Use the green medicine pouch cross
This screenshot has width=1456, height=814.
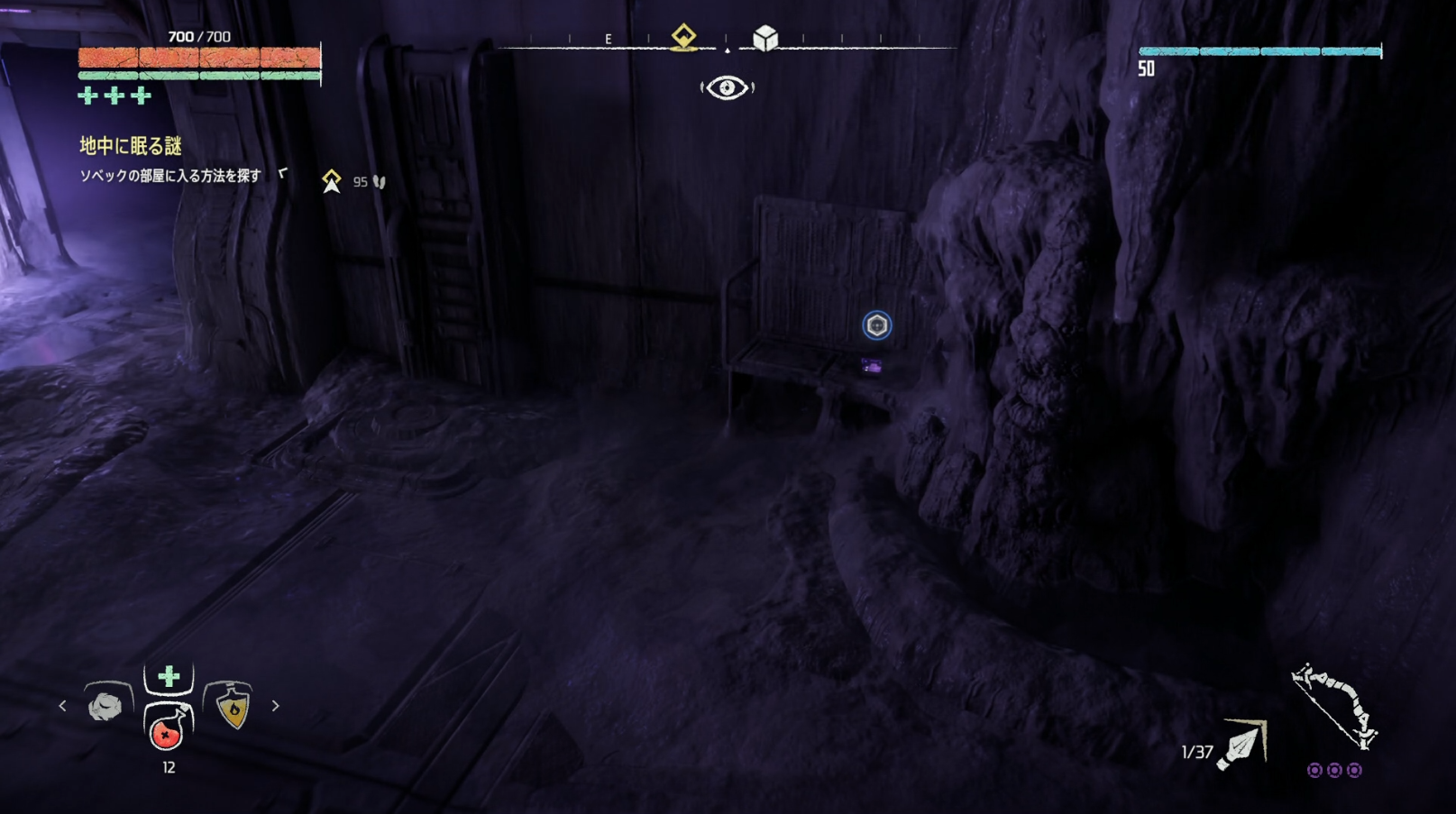[x=169, y=676]
